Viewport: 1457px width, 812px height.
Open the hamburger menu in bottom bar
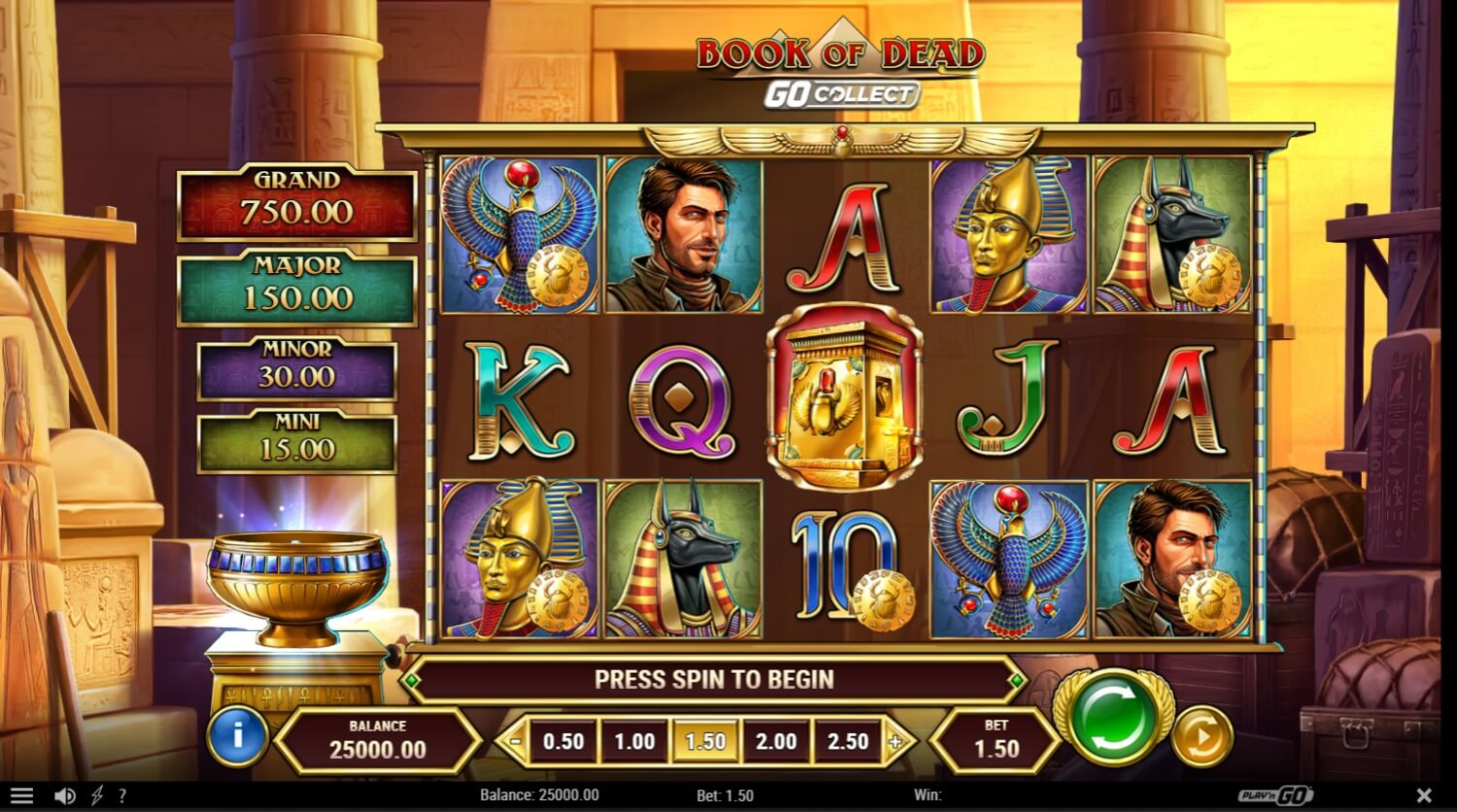coord(21,795)
